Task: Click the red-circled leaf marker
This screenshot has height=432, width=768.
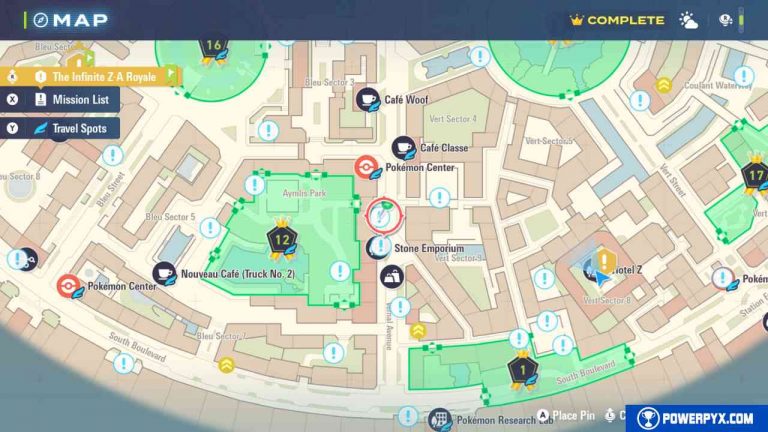Action: [x=384, y=214]
